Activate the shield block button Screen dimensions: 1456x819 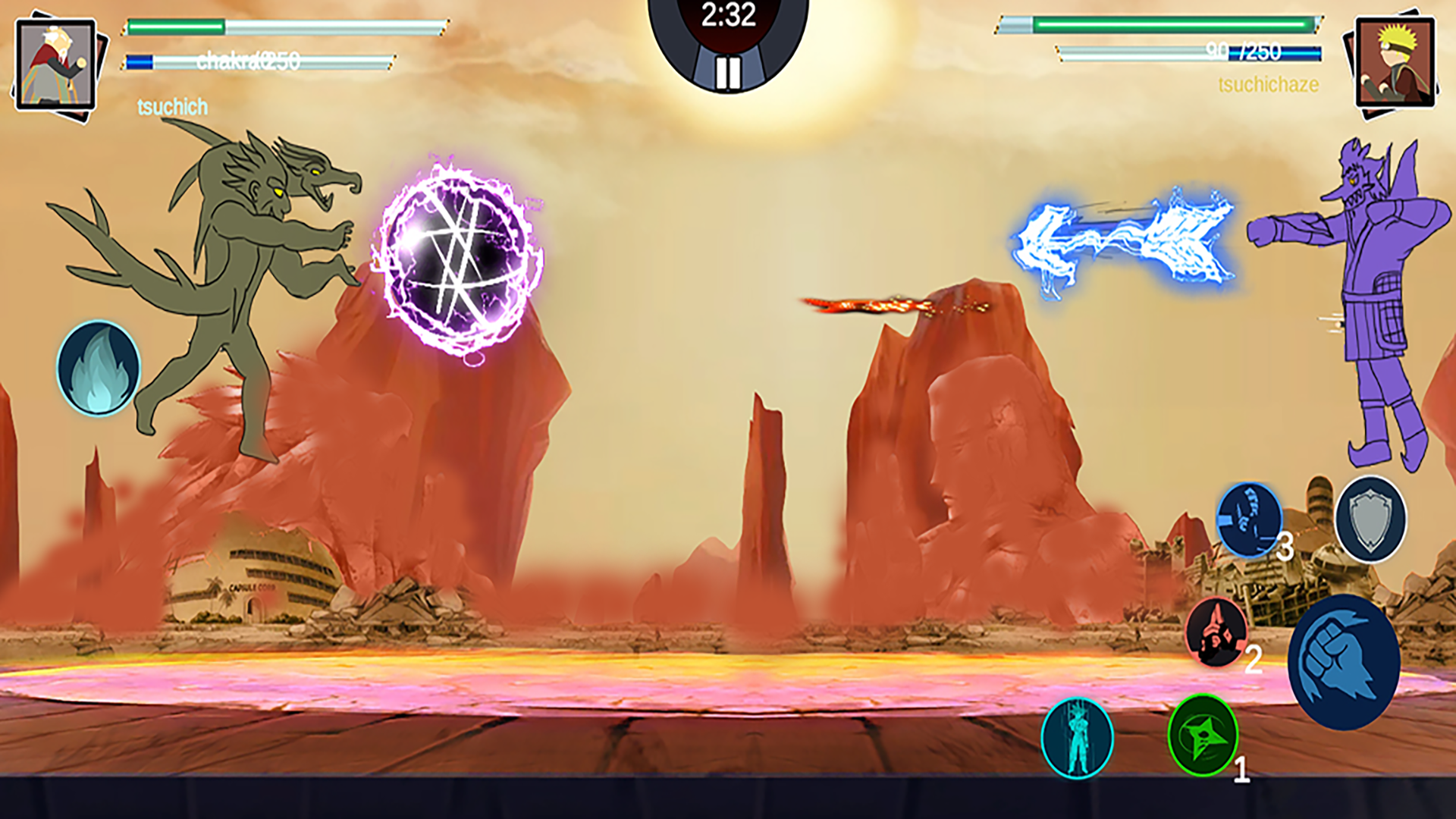[x=1370, y=519]
